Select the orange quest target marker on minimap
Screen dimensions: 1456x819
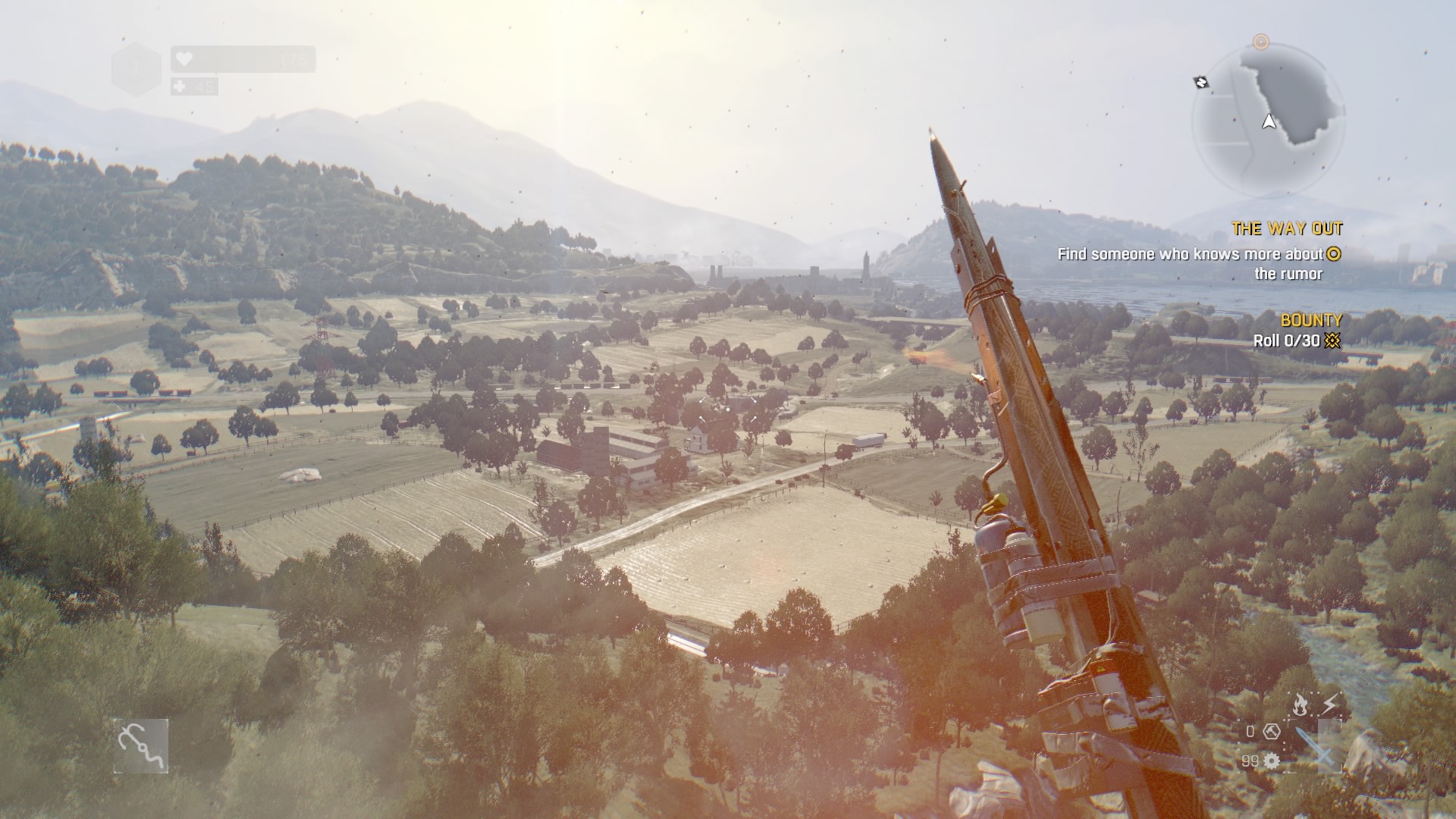pos(1260,42)
